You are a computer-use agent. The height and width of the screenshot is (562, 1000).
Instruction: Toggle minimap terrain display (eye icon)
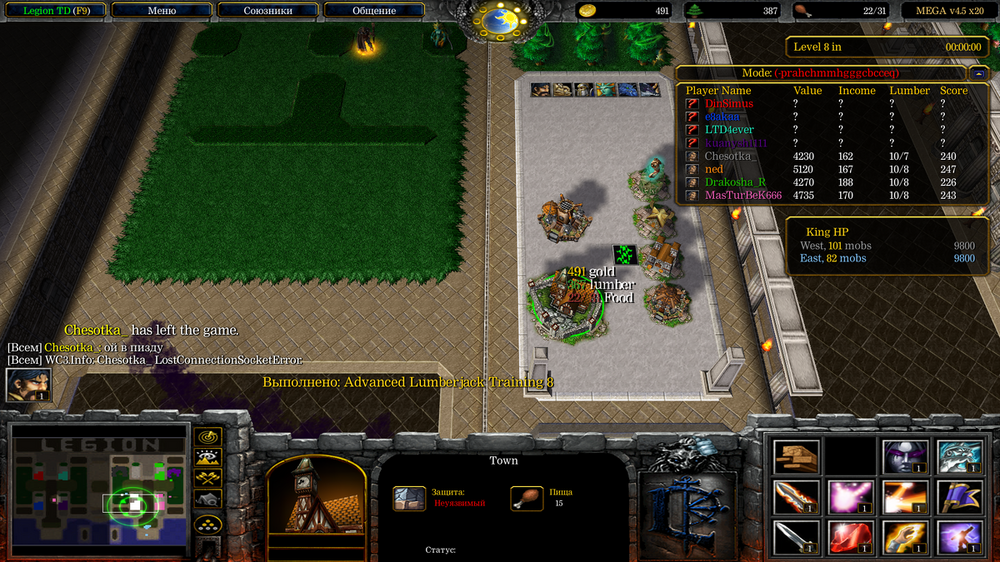pos(208,458)
